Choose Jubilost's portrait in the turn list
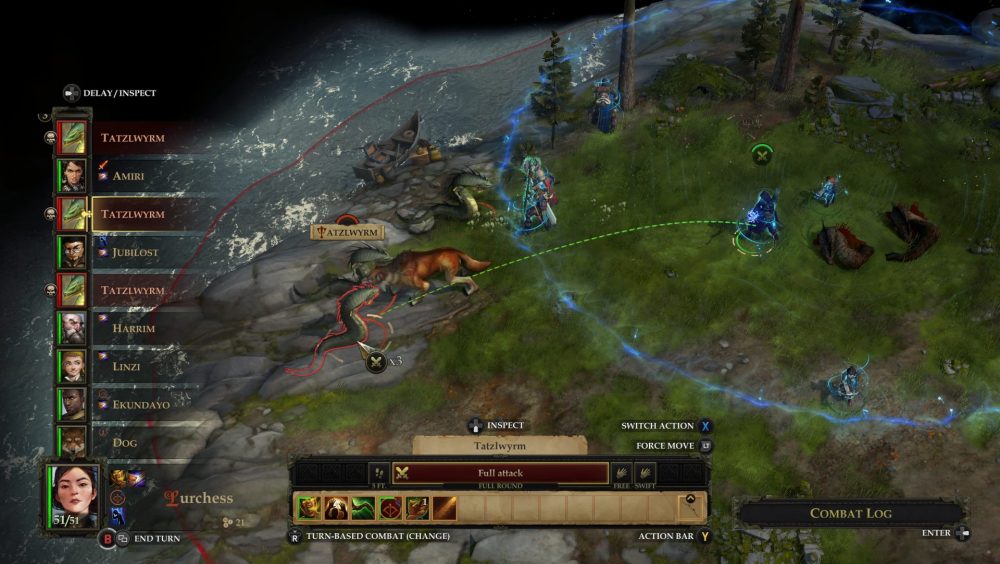Viewport: 1000px width, 564px height. (x=72, y=251)
